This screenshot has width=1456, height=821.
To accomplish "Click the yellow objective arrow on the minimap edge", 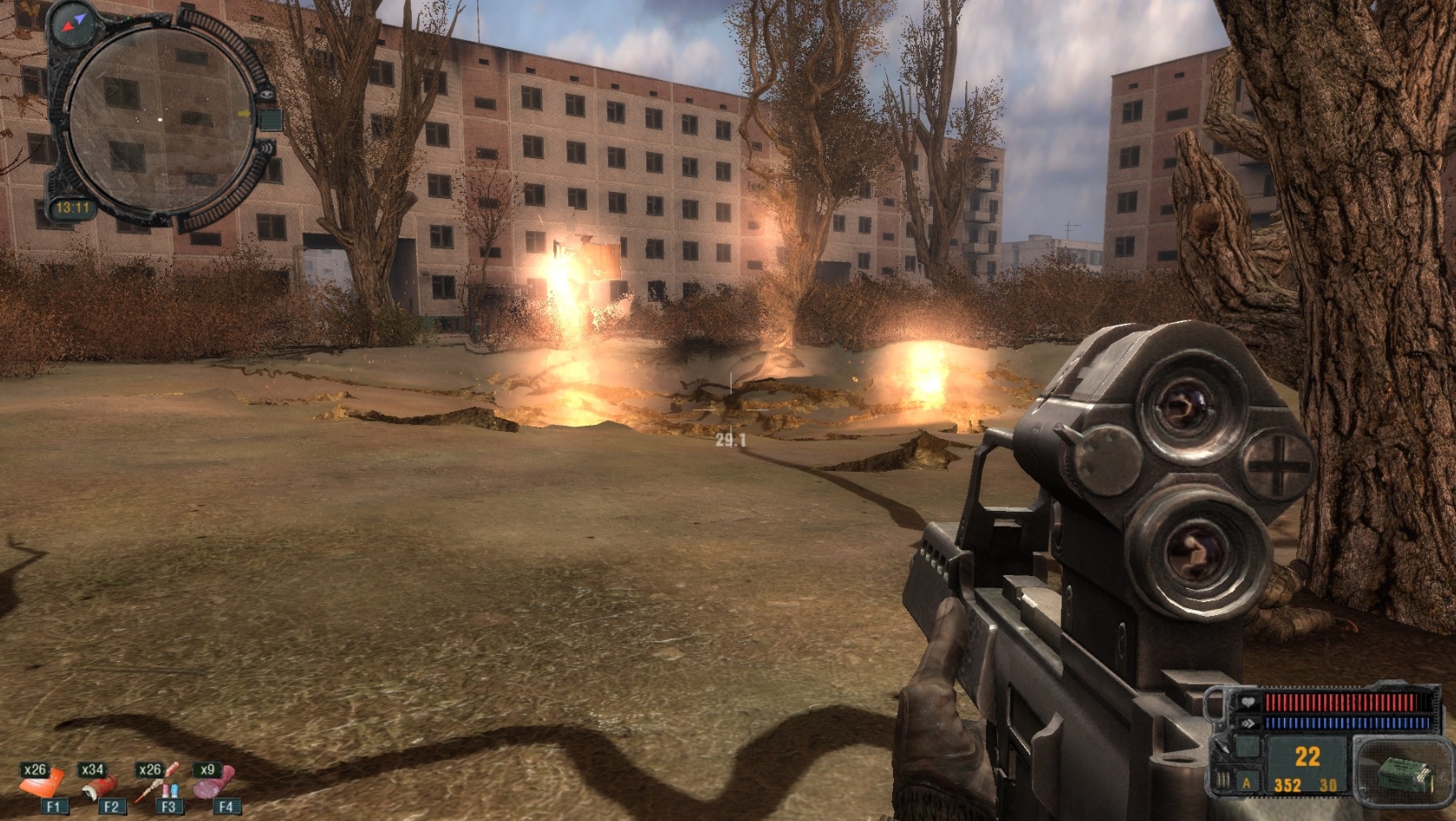I will tap(244, 114).
